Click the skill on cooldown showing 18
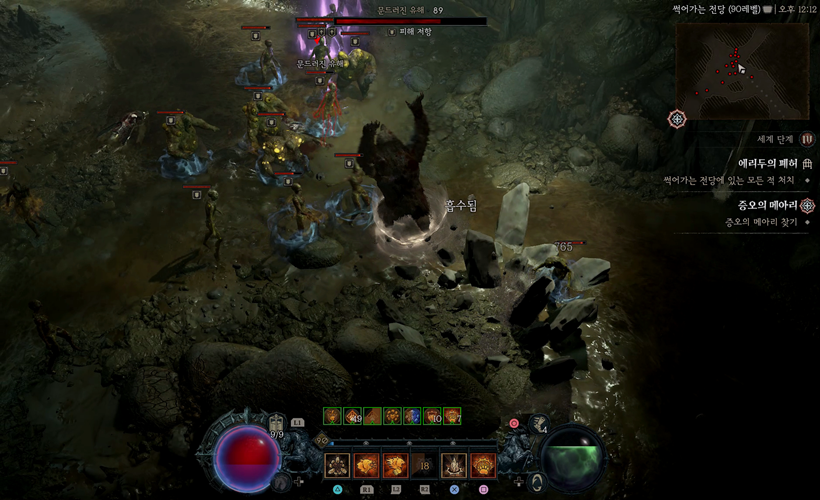Viewport: 820px width, 500px height. click(424, 466)
